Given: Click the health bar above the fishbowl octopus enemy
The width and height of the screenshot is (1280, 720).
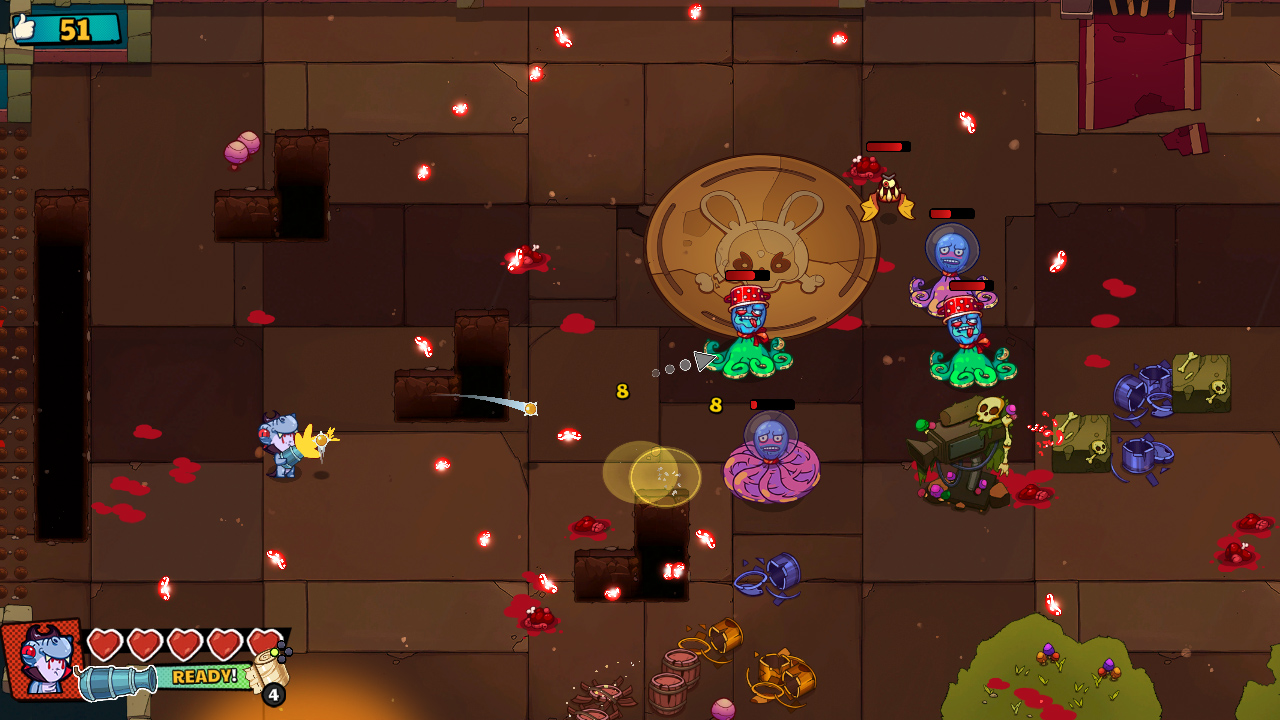Looking at the screenshot, I should tap(952, 213).
